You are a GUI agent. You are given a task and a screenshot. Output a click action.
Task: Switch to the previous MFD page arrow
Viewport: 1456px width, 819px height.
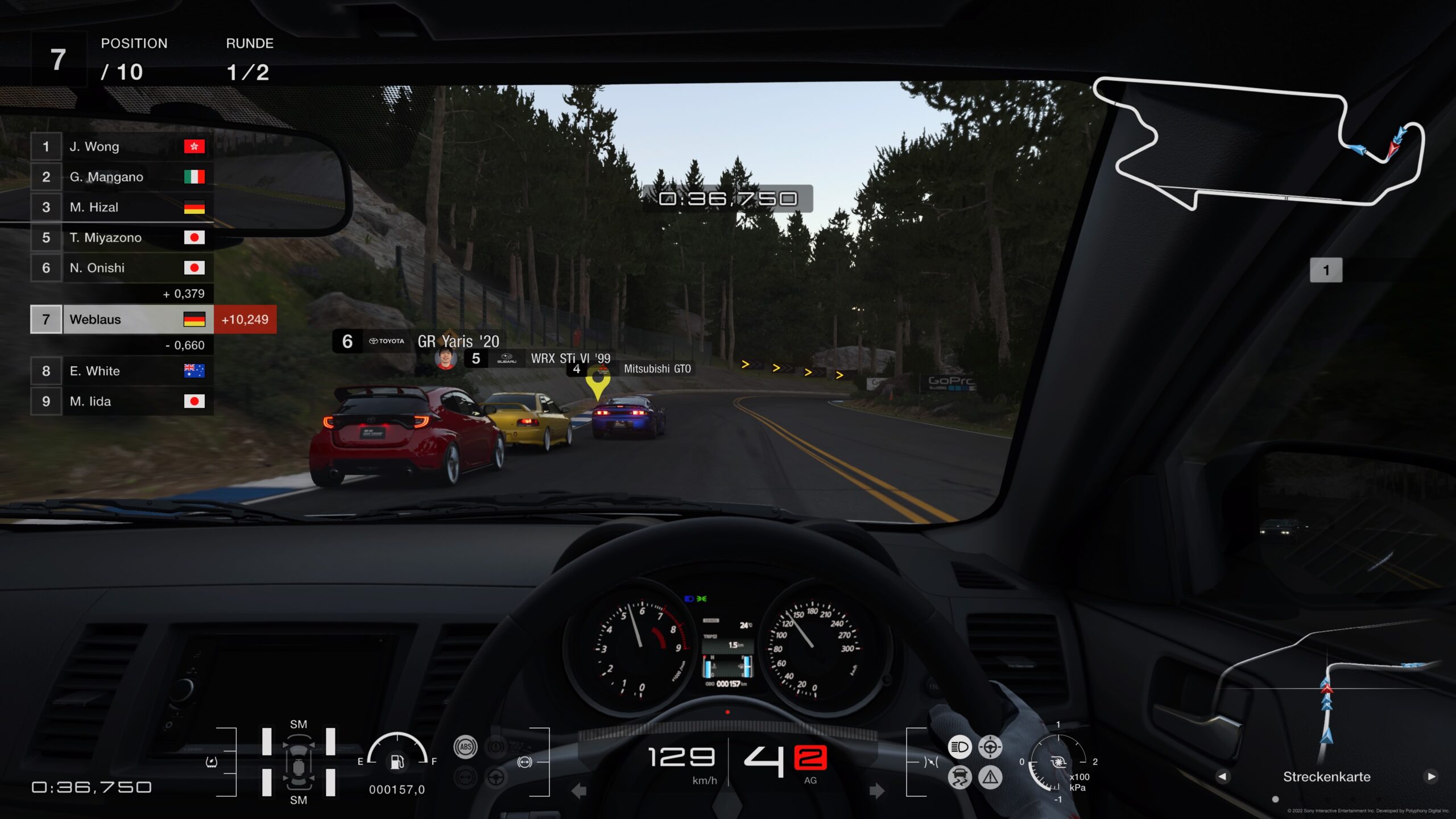1223,776
